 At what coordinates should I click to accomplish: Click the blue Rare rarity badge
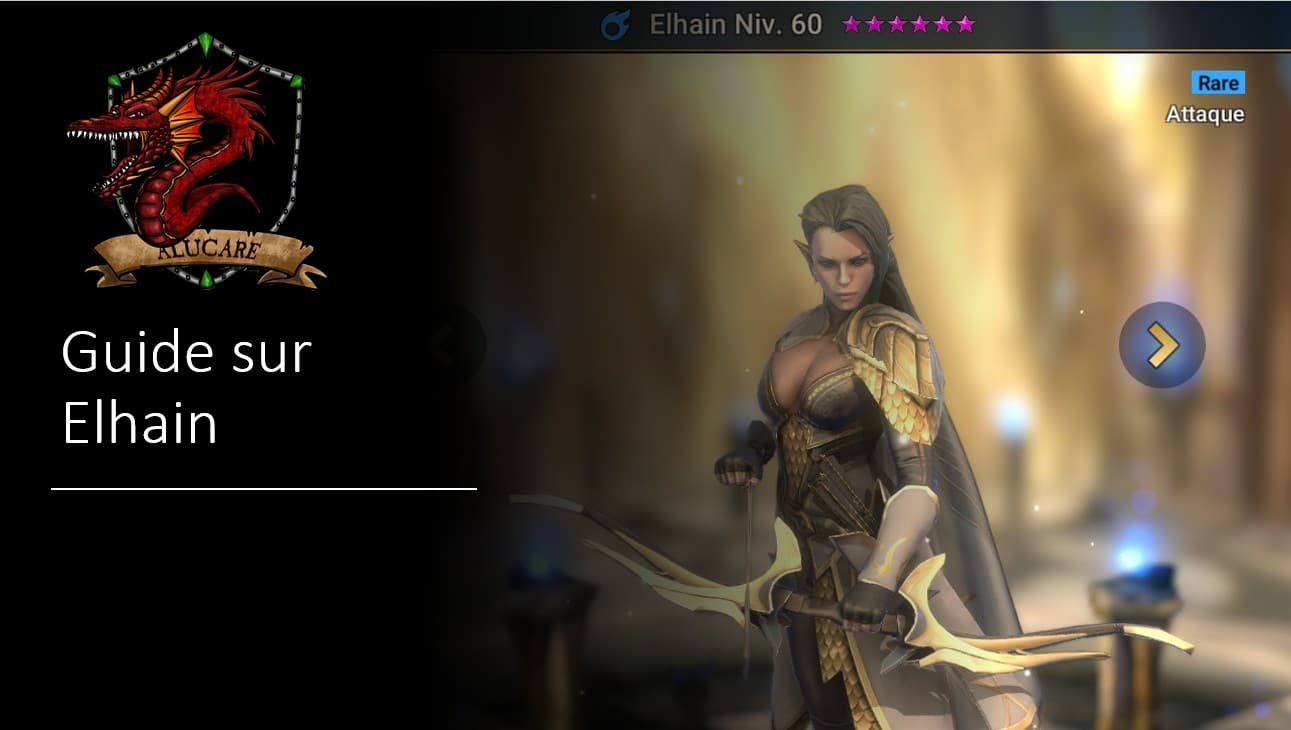[x=1218, y=83]
